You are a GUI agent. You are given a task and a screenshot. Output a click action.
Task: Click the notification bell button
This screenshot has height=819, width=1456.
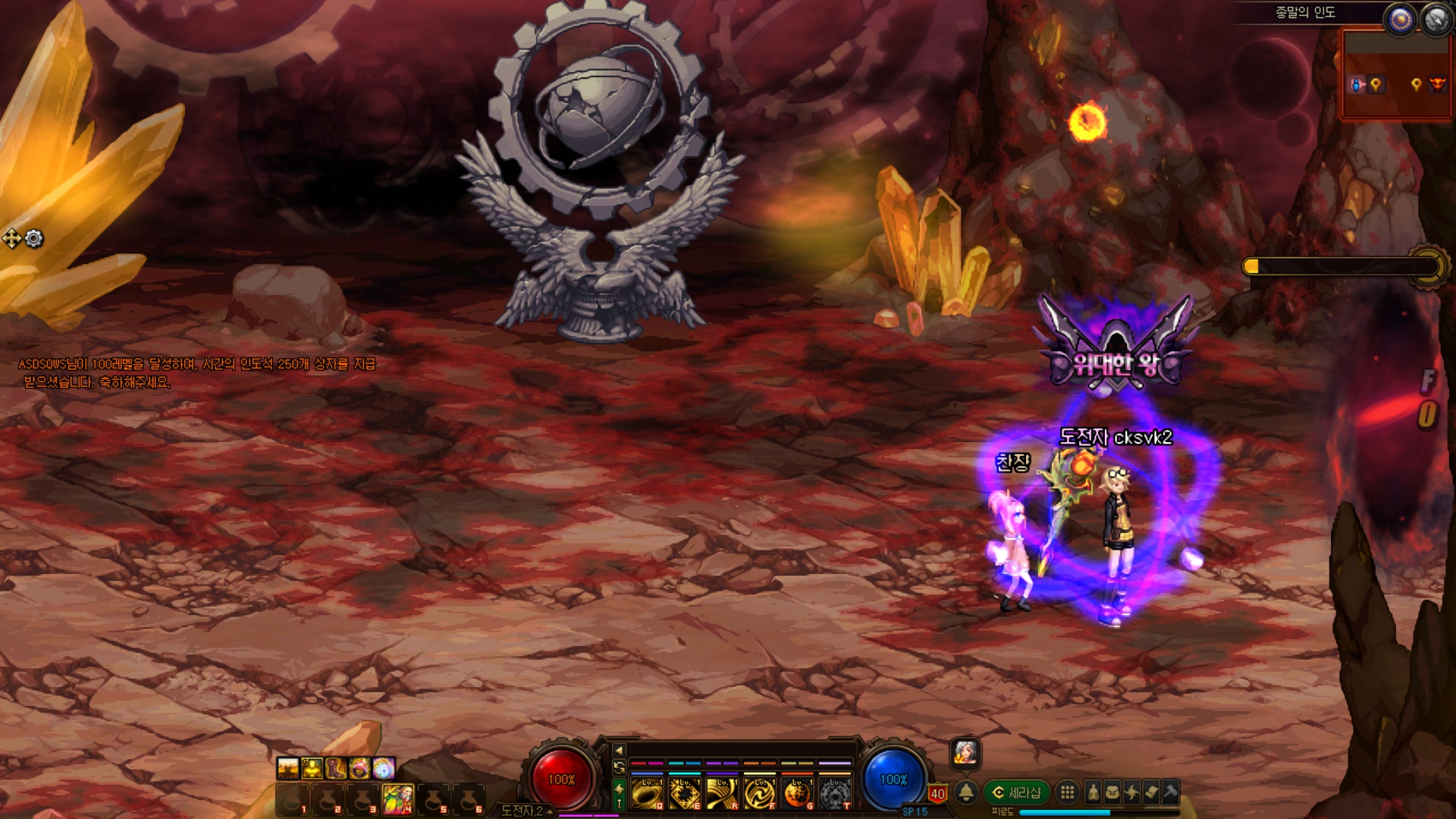click(x=966, y=792)
